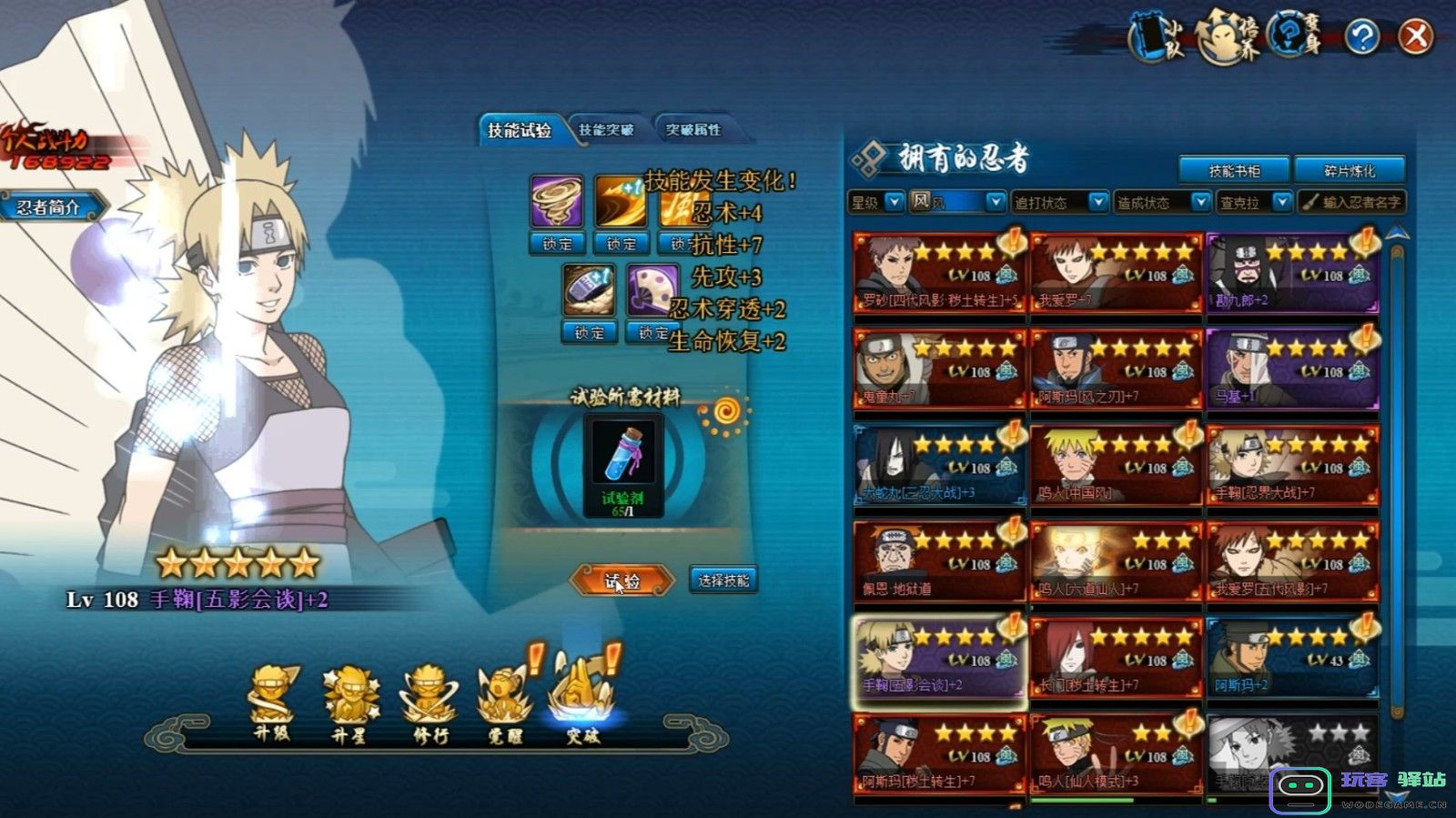Click the 试验 trial button
The height and width of the screenshot is (818, 1456).
(x=622, y=581)
